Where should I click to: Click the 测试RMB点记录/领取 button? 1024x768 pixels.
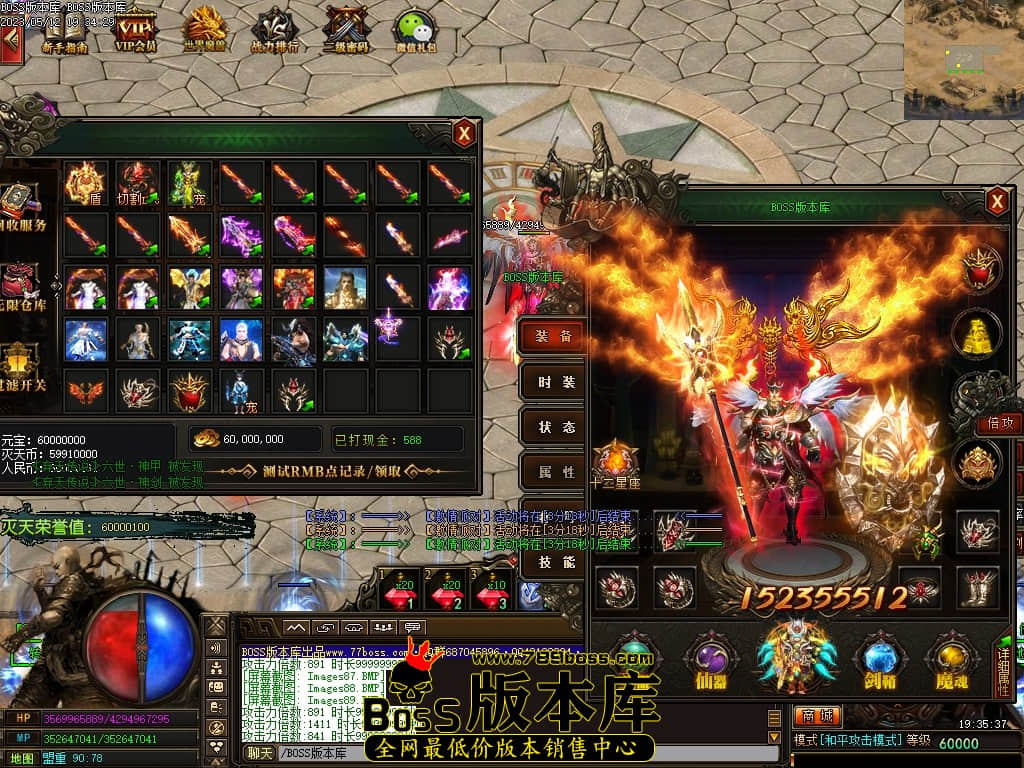point(333,471)
